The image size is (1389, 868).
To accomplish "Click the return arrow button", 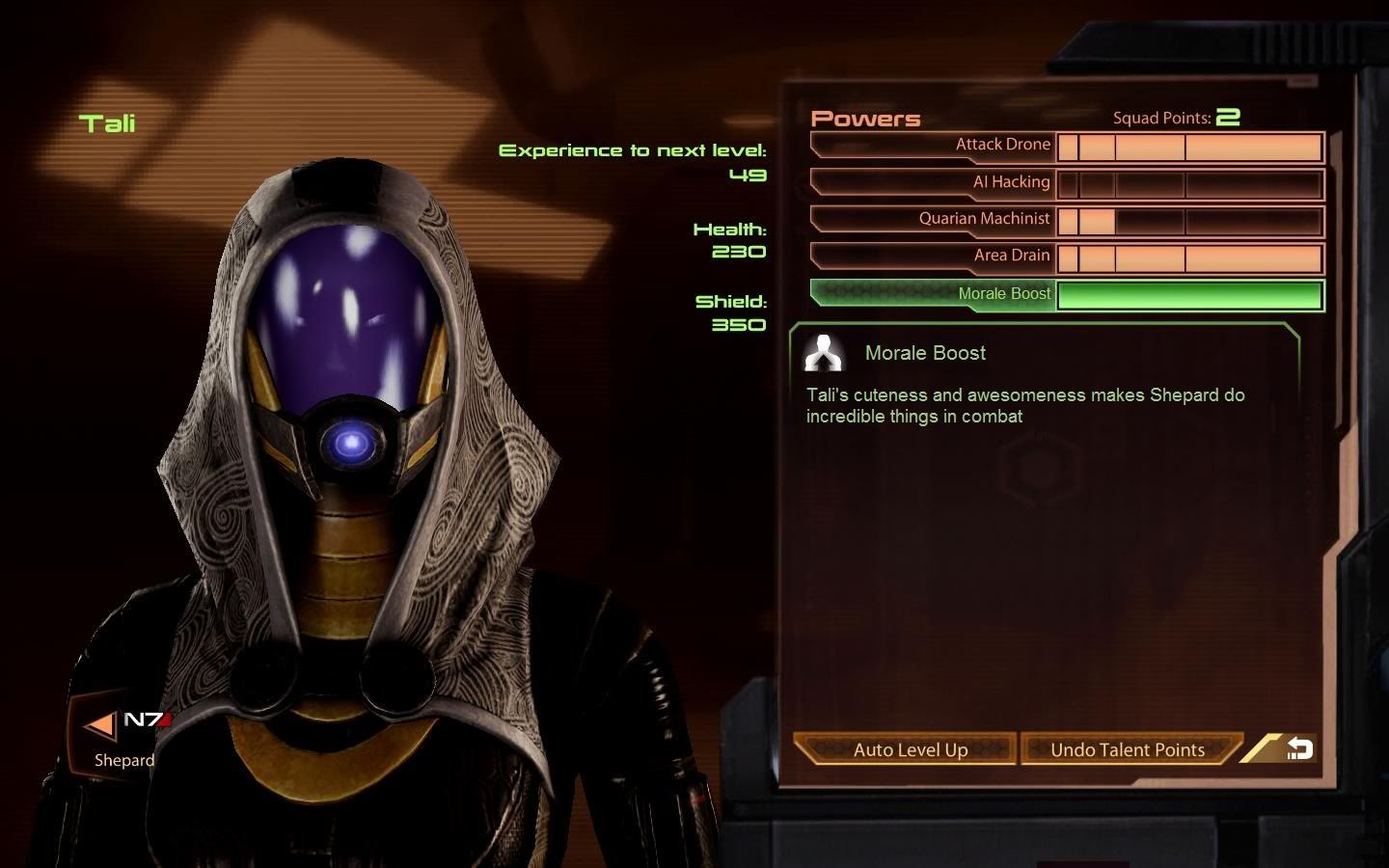I will pos(1298,748).
